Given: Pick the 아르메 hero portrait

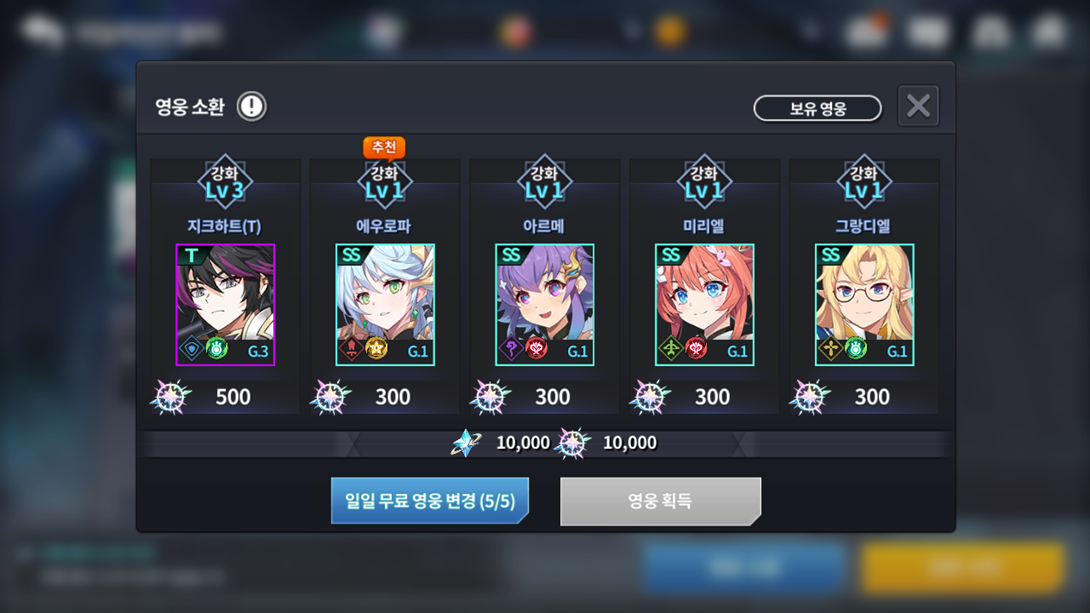Looking at the screenshot, I should pos(545,305).
